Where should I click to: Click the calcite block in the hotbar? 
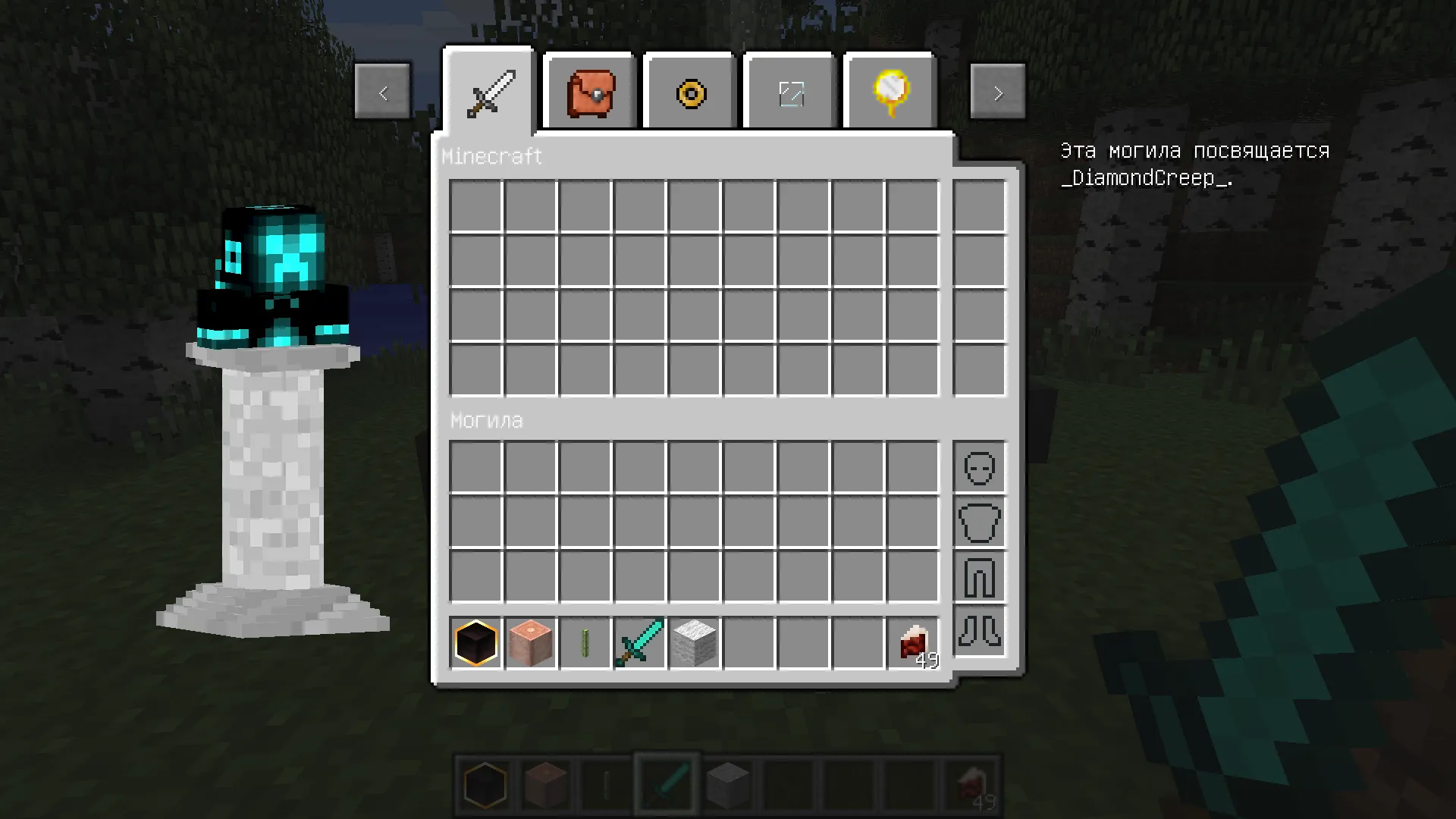coord(695,643)
